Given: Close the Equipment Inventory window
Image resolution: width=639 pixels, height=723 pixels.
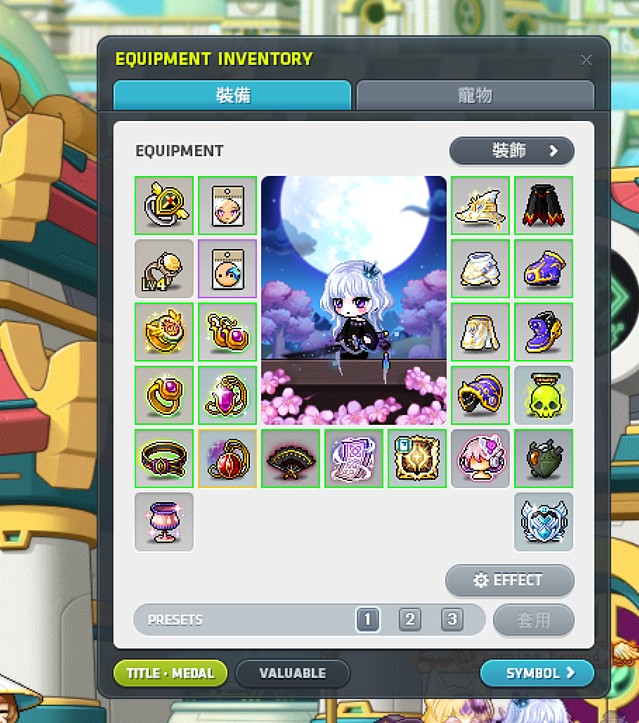Looking at the screenshot, I should (586, 60).
